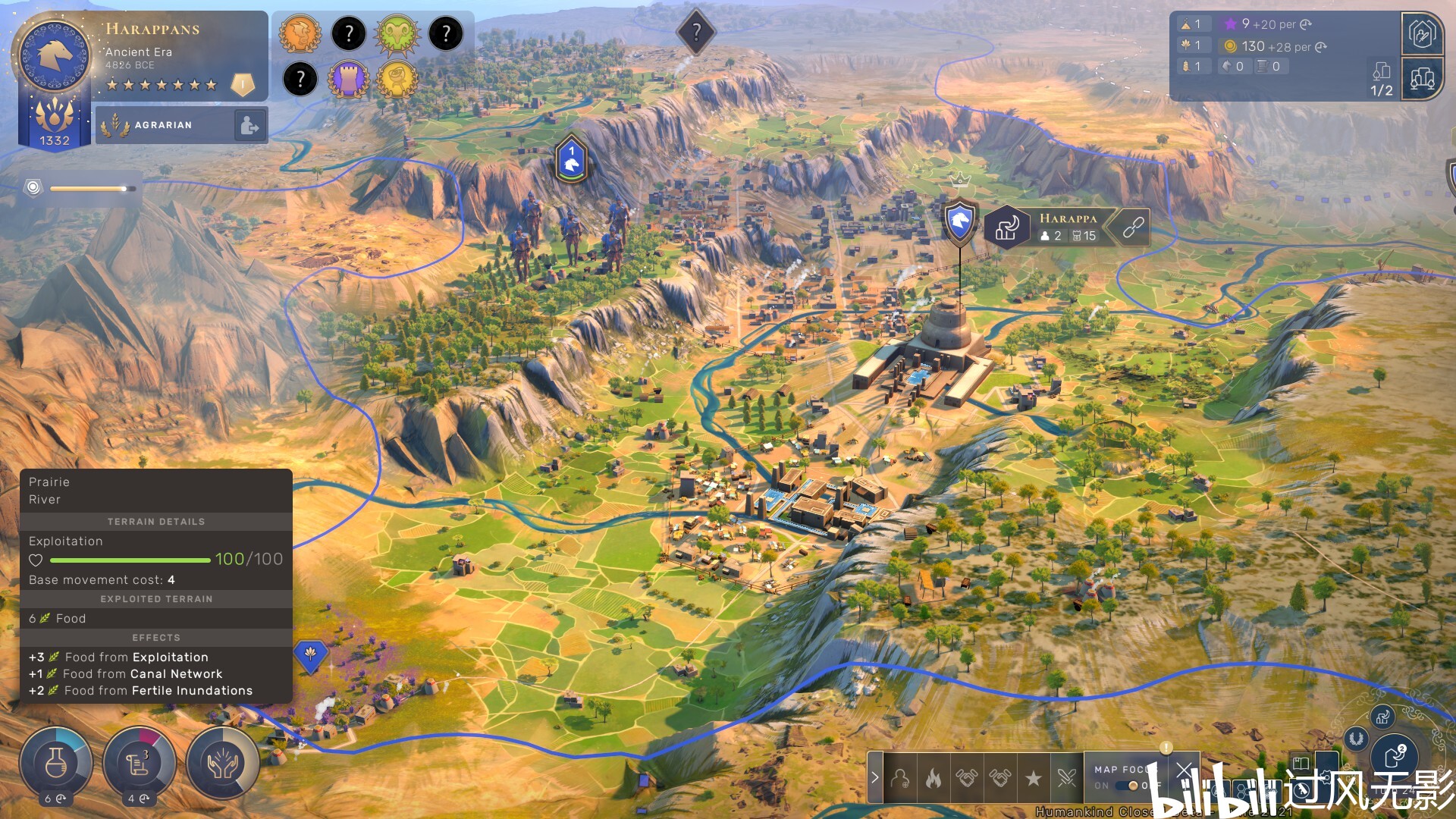This screenshot has height=819, width=1456.
Task: Select the green ram competitor medallion
Action: tap(397, 33)
